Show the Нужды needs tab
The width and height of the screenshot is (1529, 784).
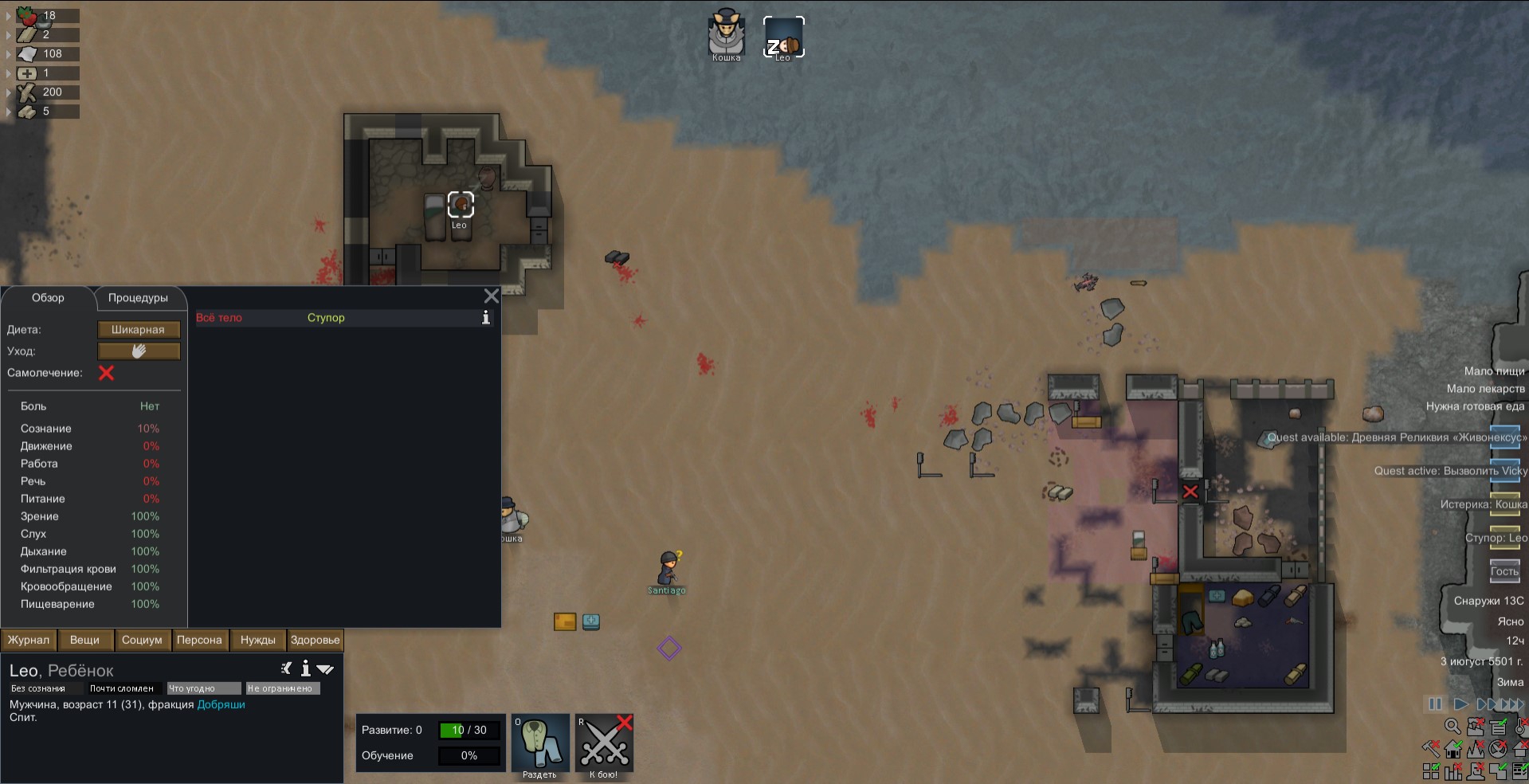tap(257, 640)
